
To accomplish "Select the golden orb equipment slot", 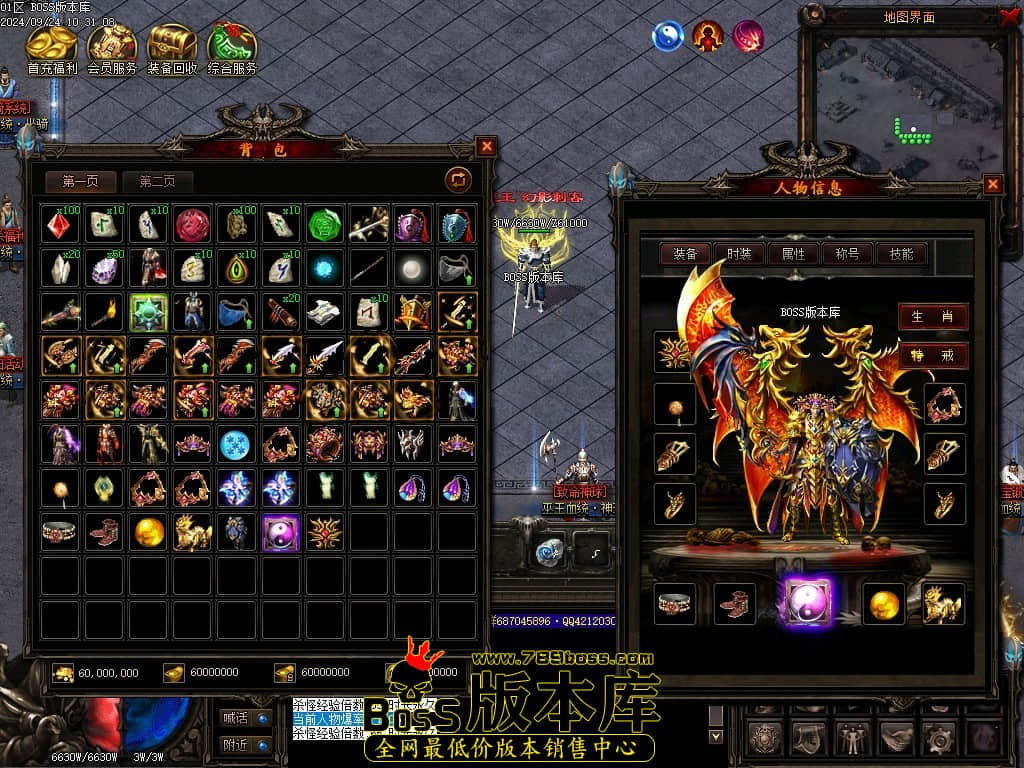I will (883, 603).
